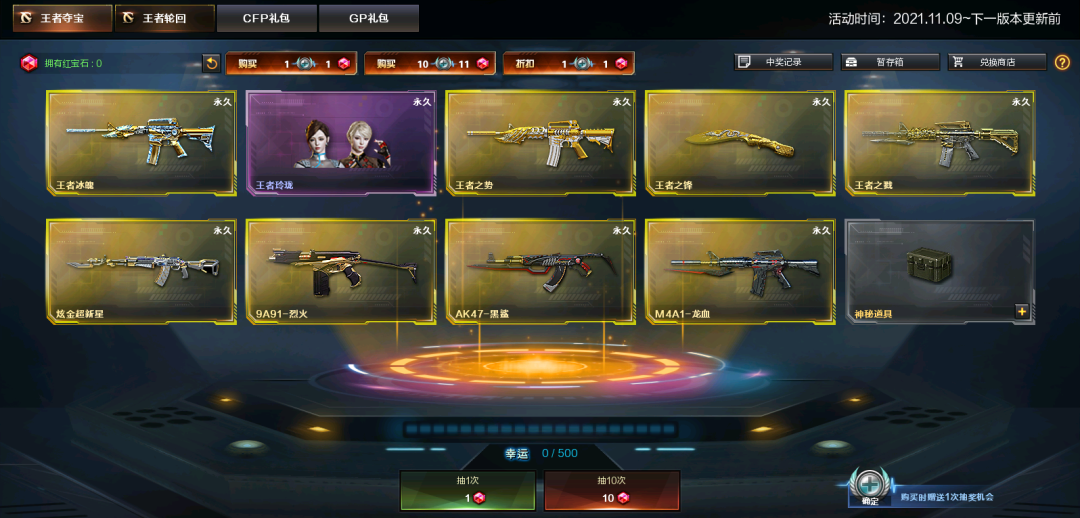Expand the 神秘道具 mystery item plus button
Image resolution: width=1080 pixels, height=518 pixels.
[1022, 311]
